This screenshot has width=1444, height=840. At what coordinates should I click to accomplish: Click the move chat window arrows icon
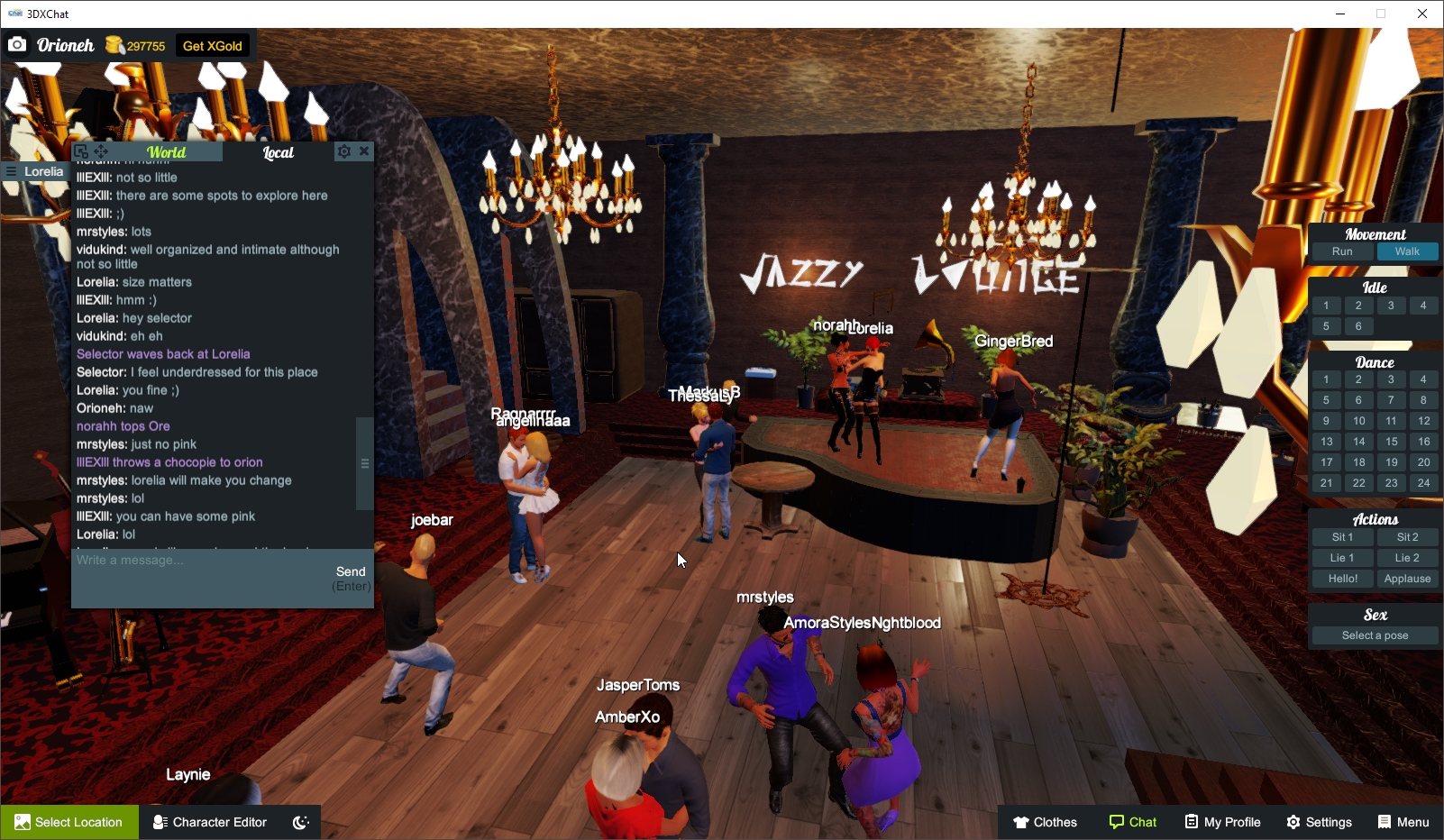pos(101,151)
